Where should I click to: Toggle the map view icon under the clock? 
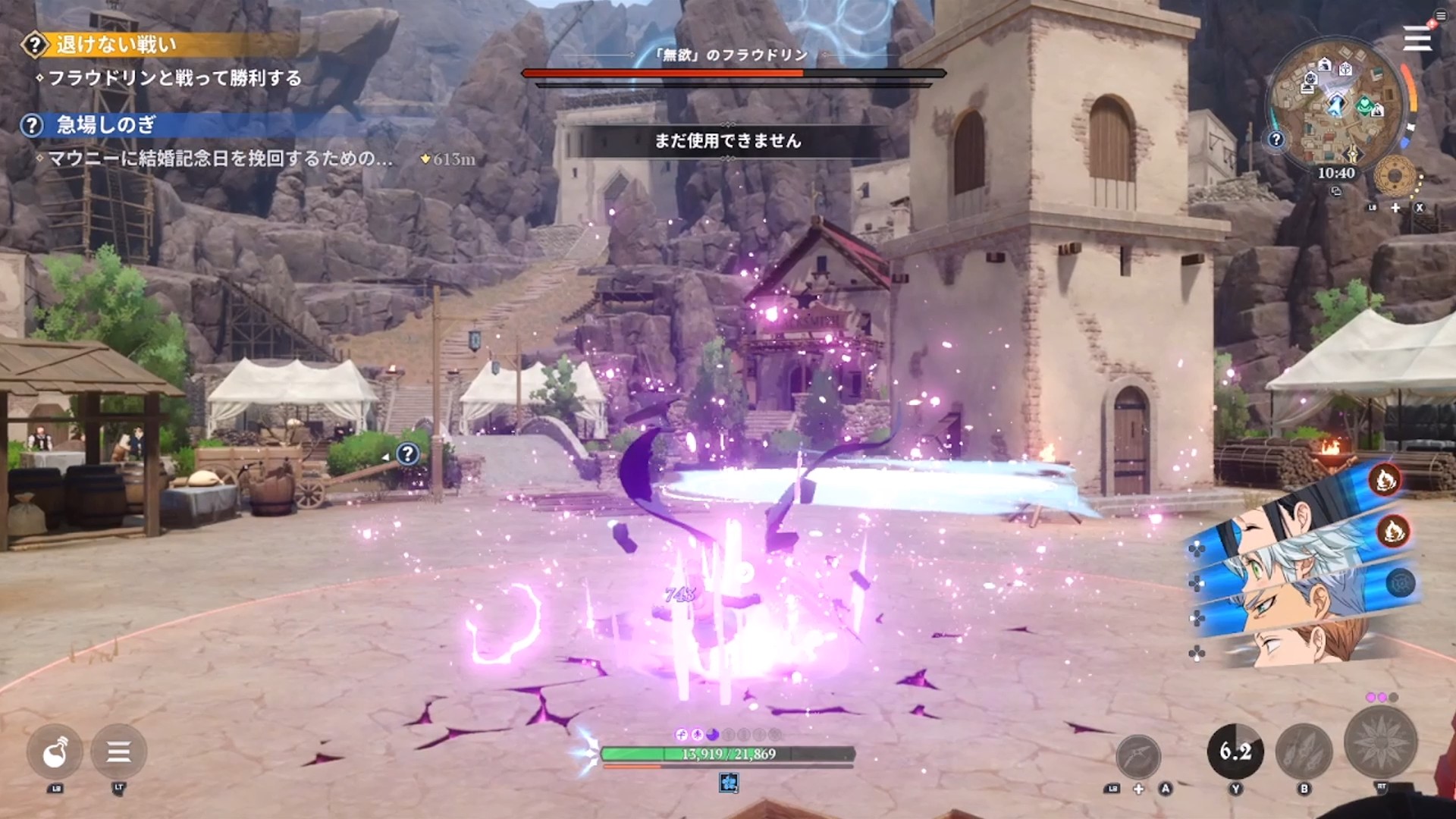click(x=1336, y=192)
